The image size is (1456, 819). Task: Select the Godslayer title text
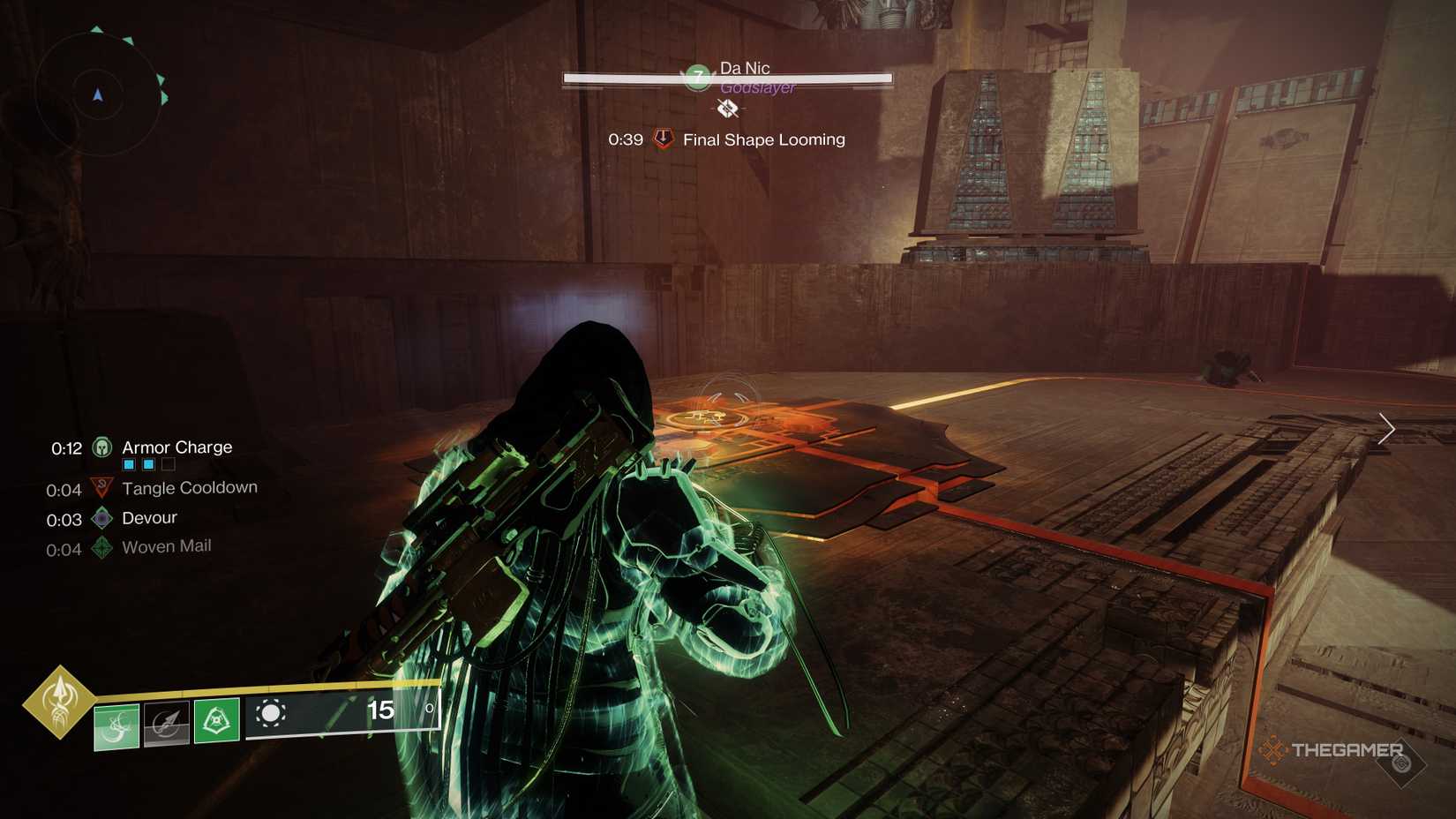(759, 88)
